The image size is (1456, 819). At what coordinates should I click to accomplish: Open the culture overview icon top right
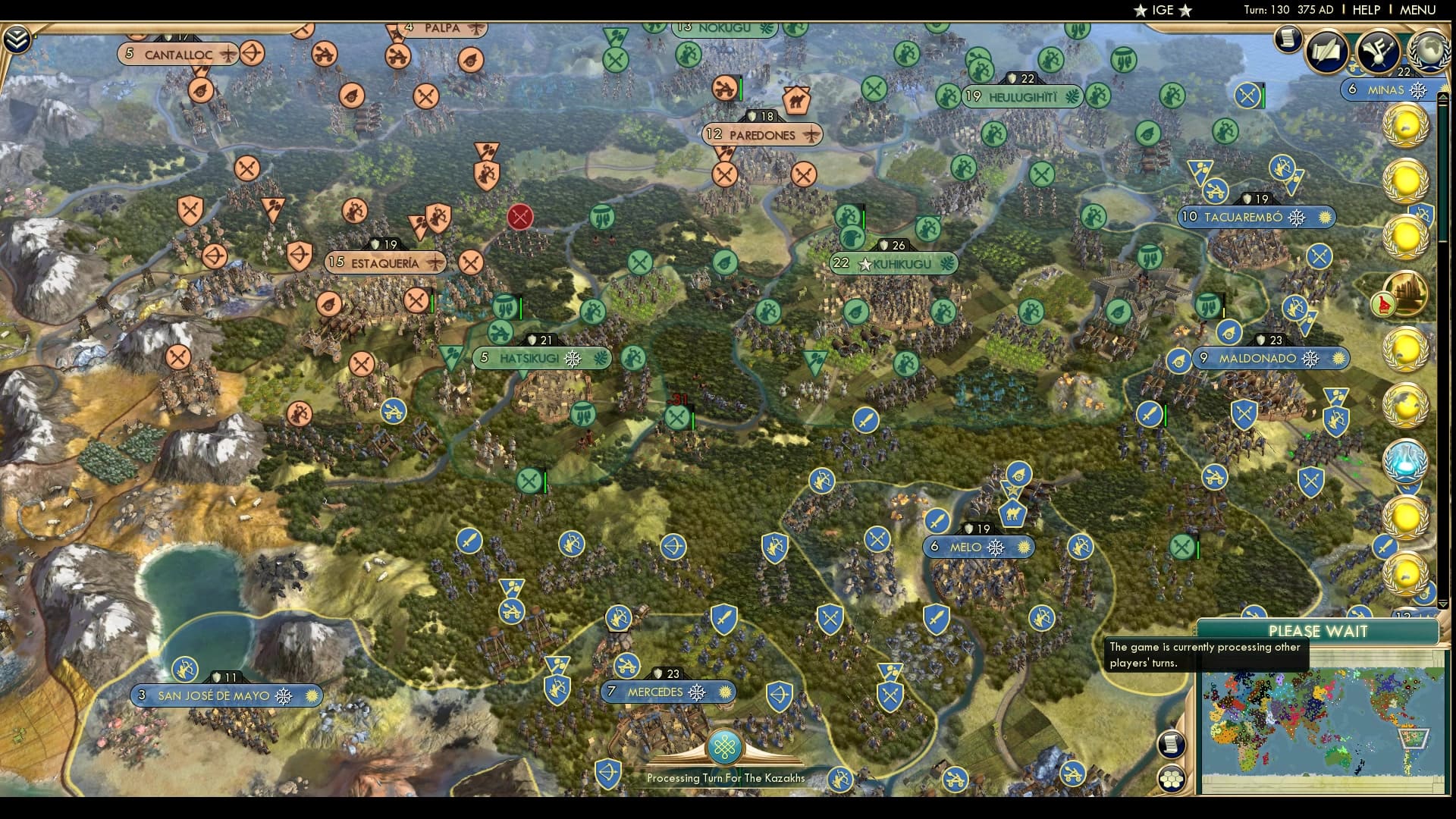(x=1379, y=52)
